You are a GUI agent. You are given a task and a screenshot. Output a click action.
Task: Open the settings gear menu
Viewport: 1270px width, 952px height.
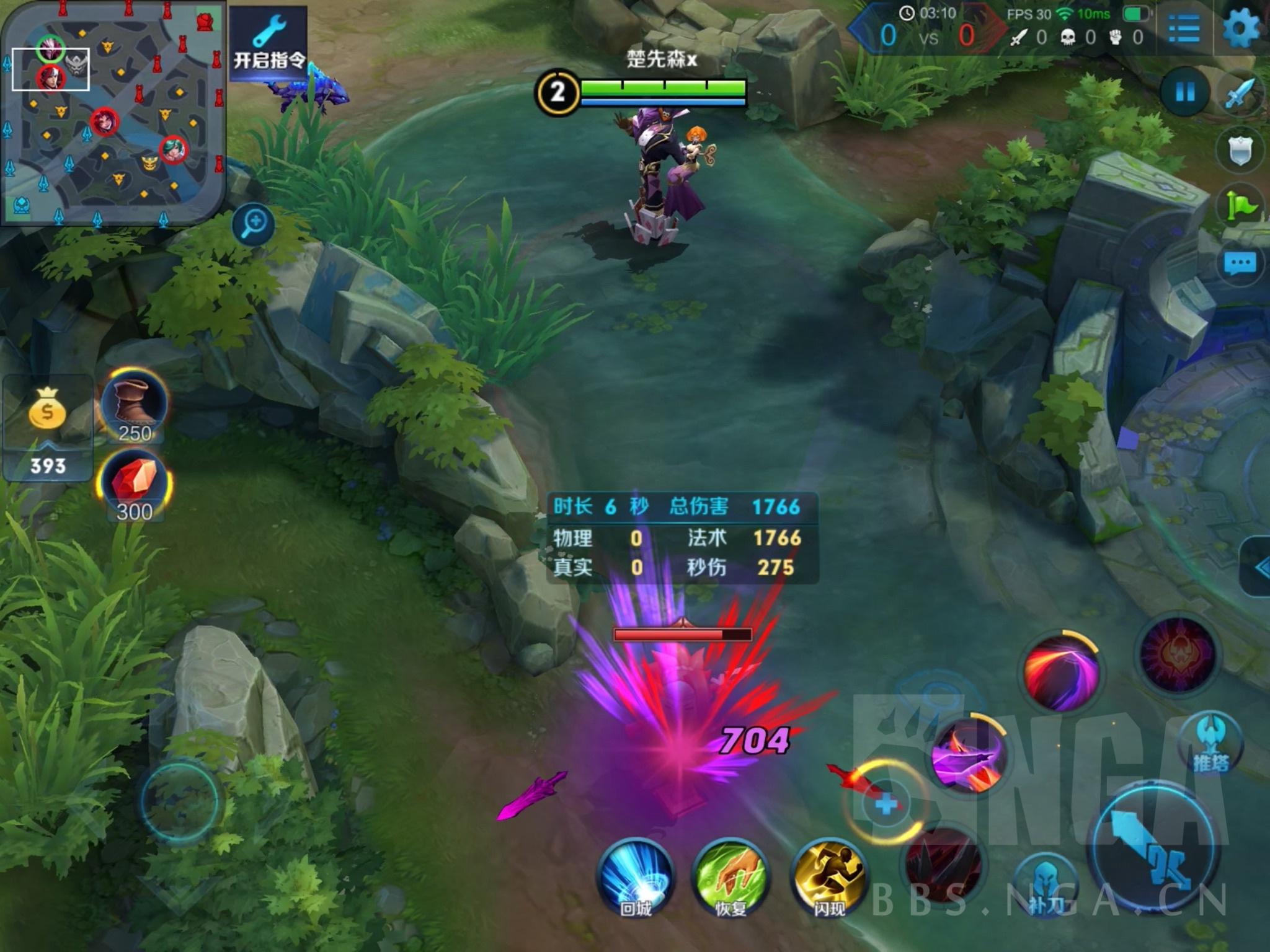point(1241,28)
